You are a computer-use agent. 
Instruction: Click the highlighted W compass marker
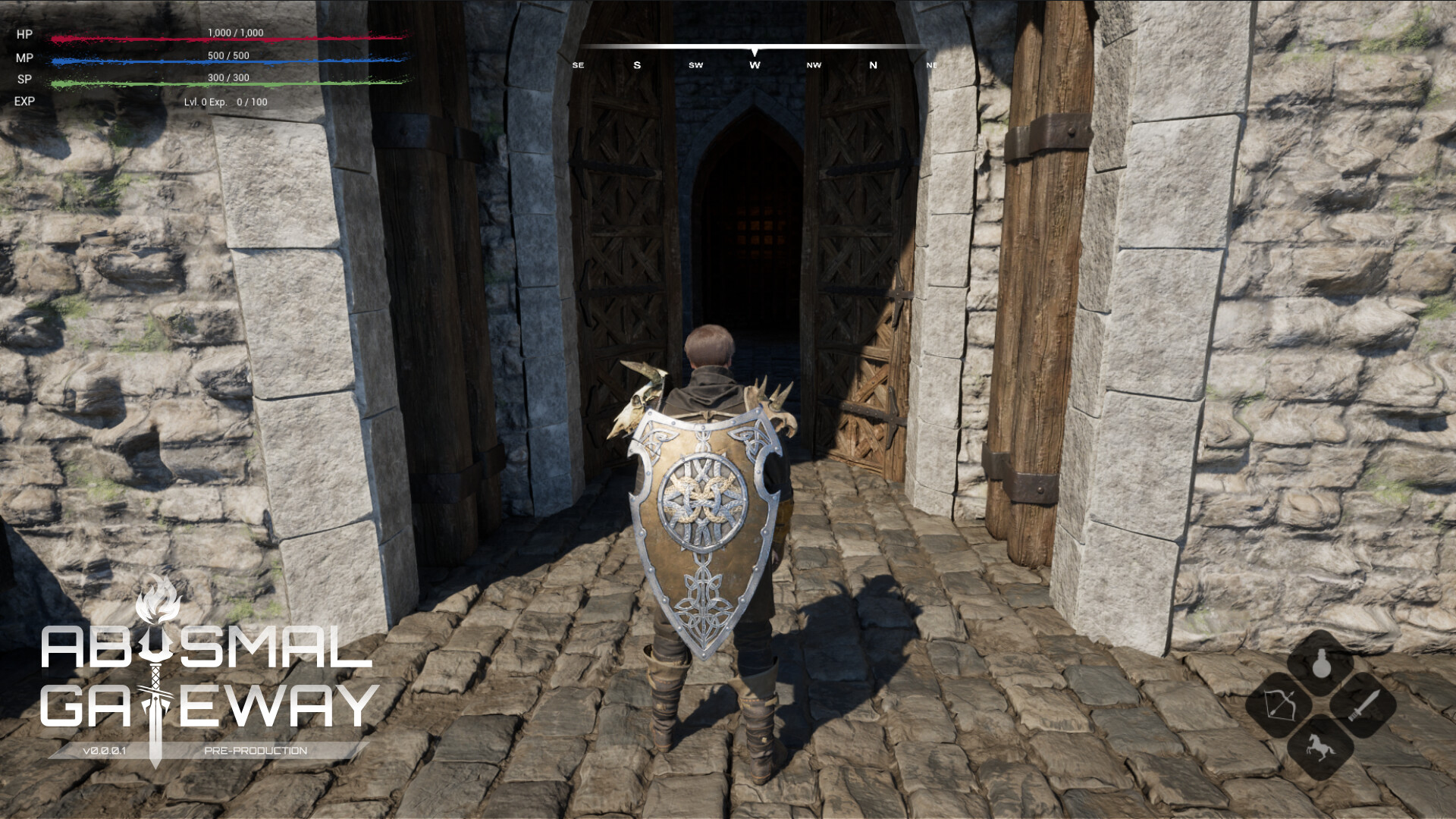click(x=753, y=65)
